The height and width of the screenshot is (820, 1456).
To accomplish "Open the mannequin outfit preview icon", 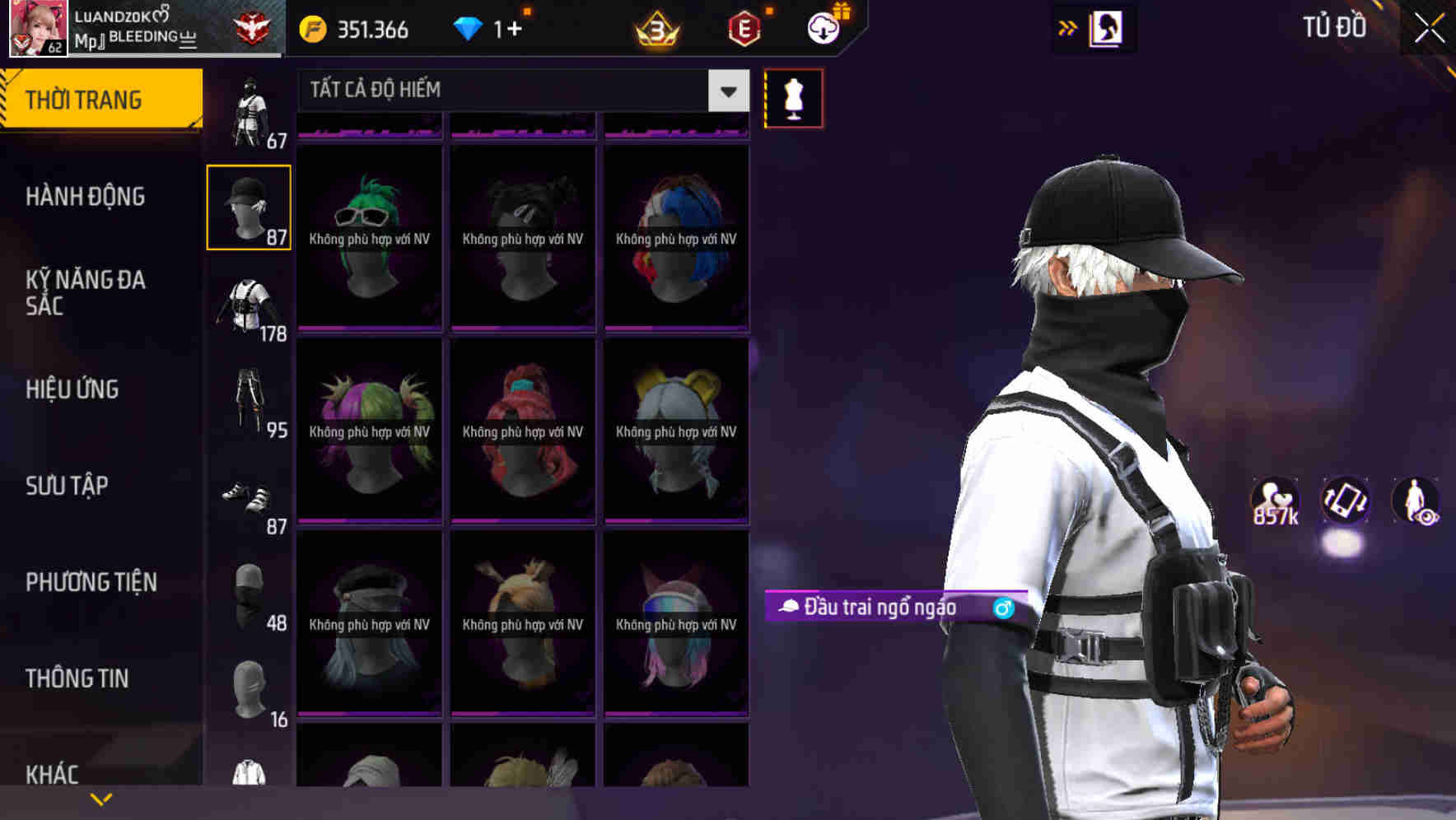I will [x=793, y=97].
